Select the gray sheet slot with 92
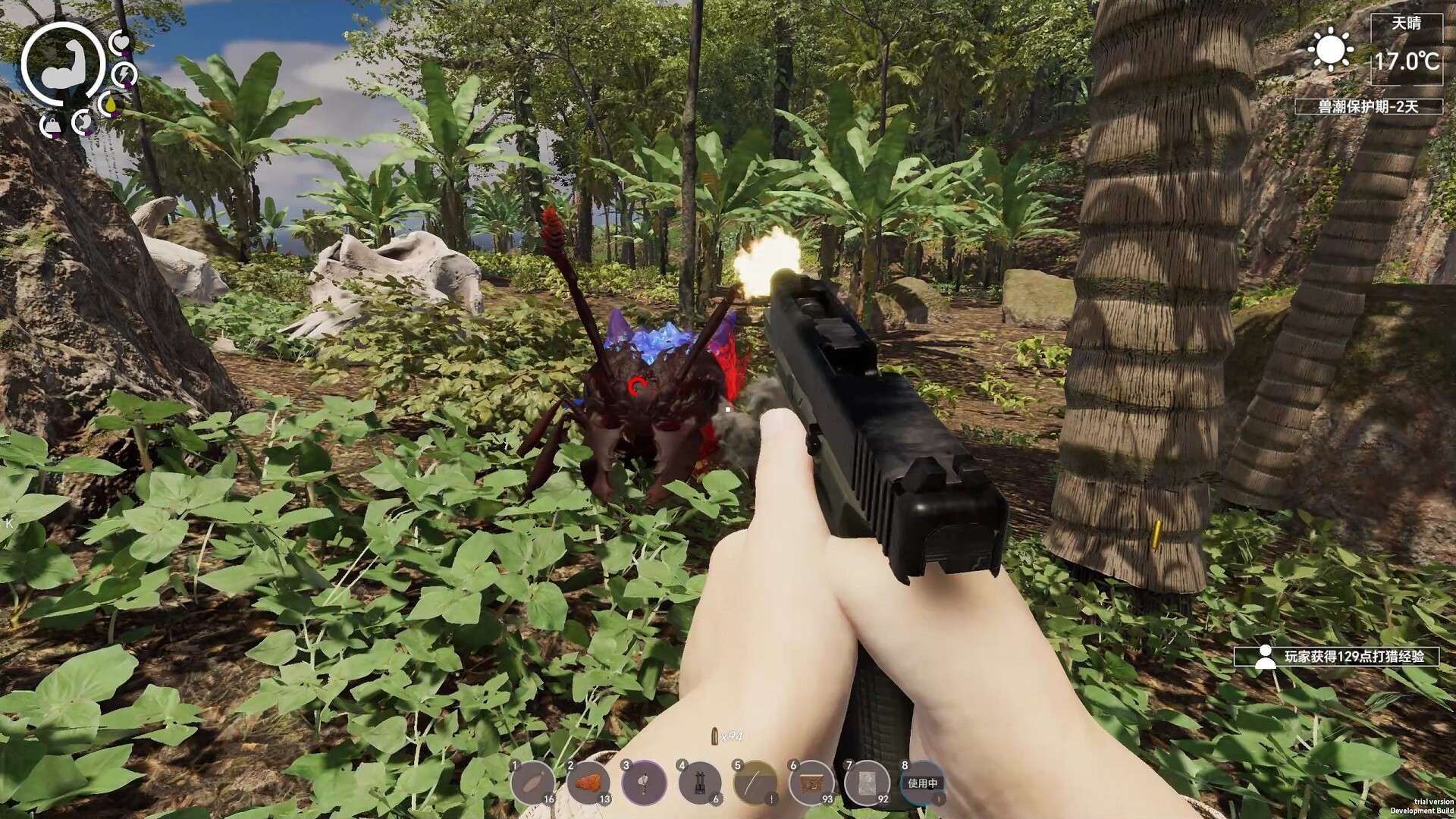The image size is (1456, 819). [x=868, y=782]
